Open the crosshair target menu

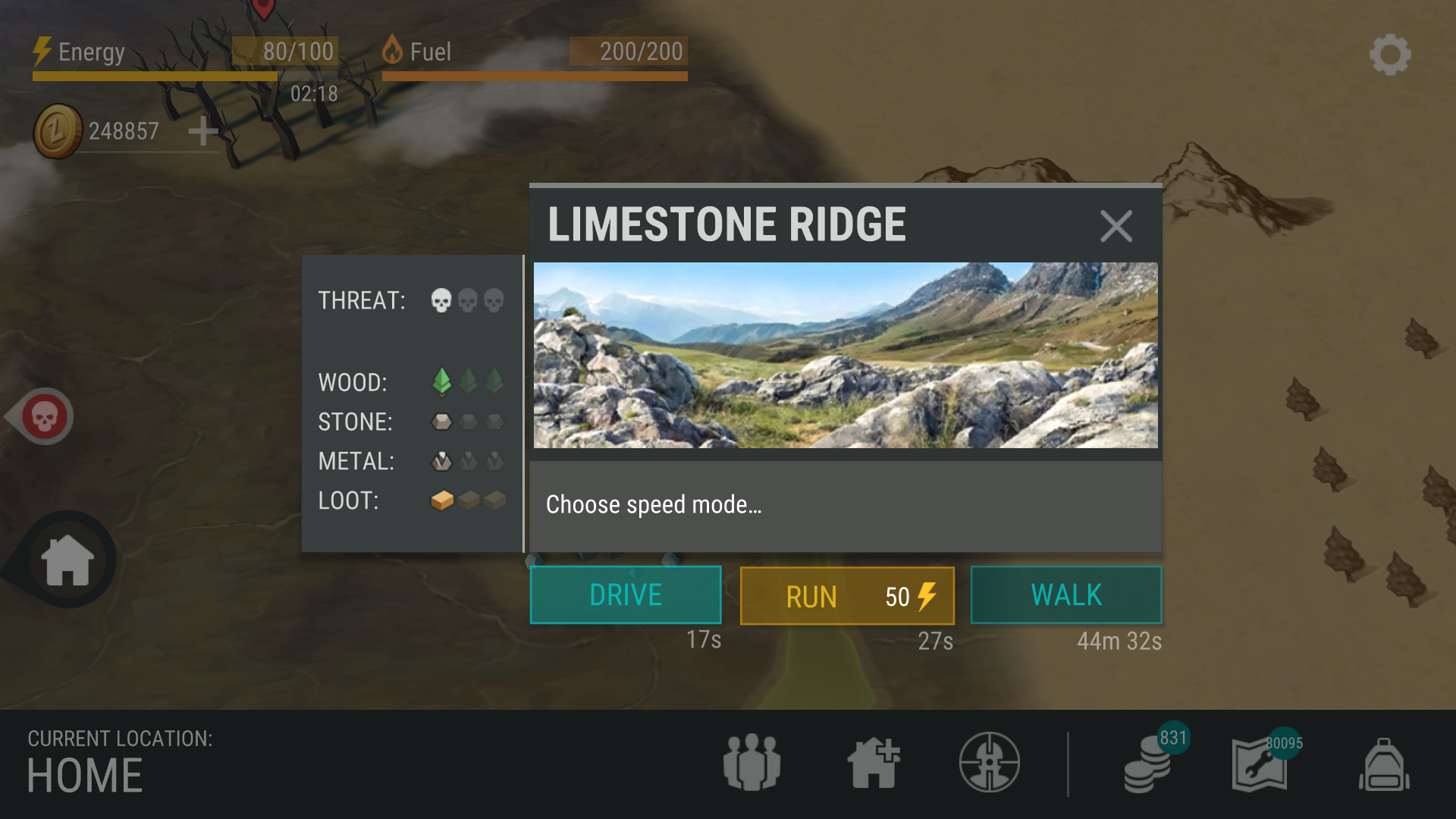tap(989, 762)
